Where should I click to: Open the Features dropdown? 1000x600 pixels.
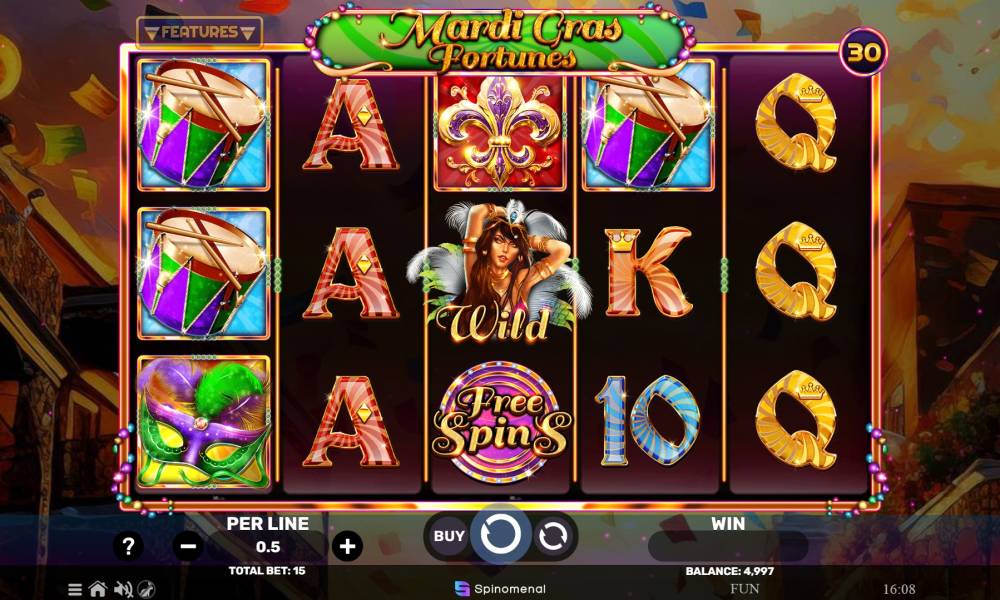click(199, 32)
